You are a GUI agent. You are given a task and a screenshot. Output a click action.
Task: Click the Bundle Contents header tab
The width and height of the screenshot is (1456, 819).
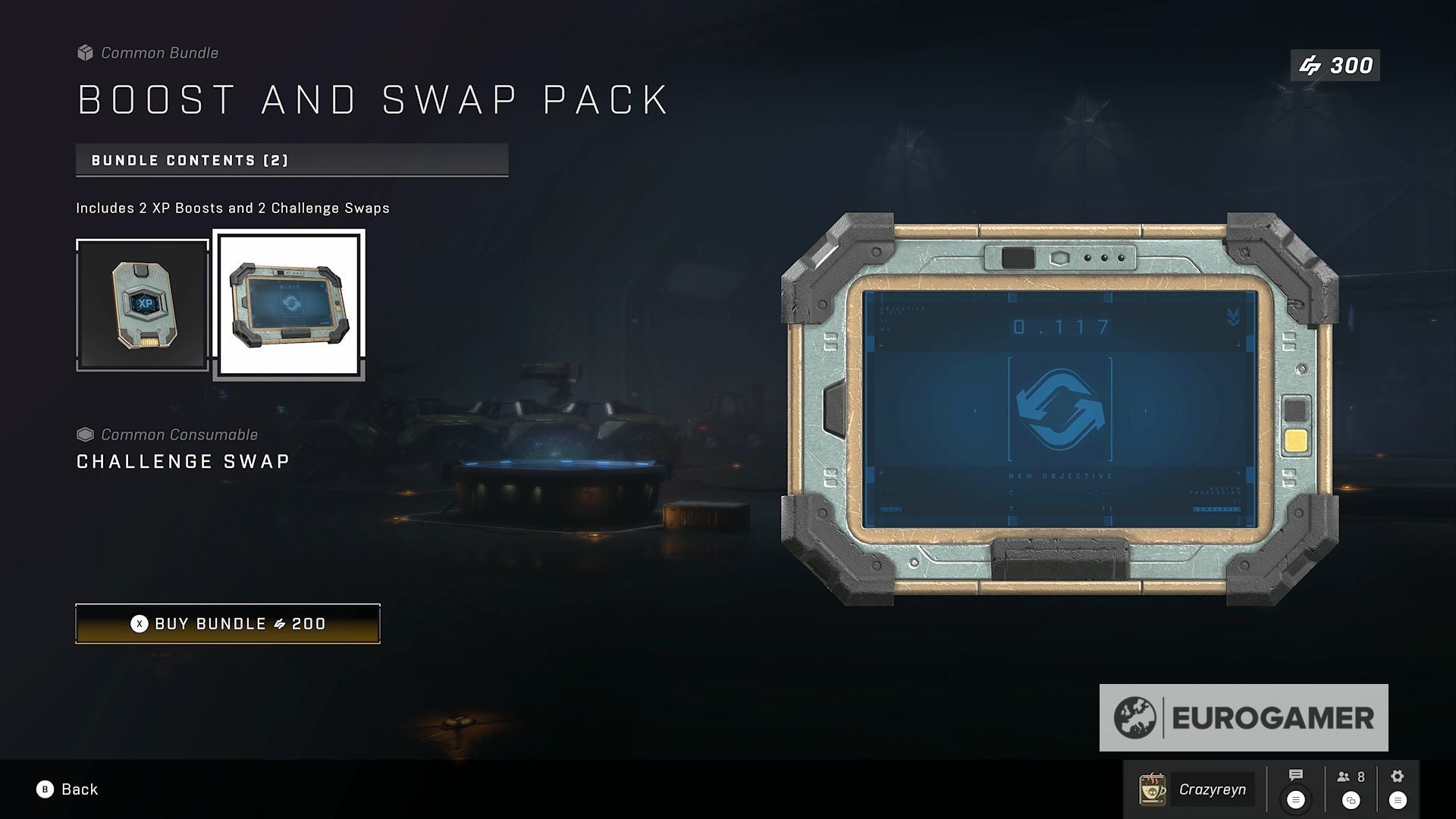point(292,160)
